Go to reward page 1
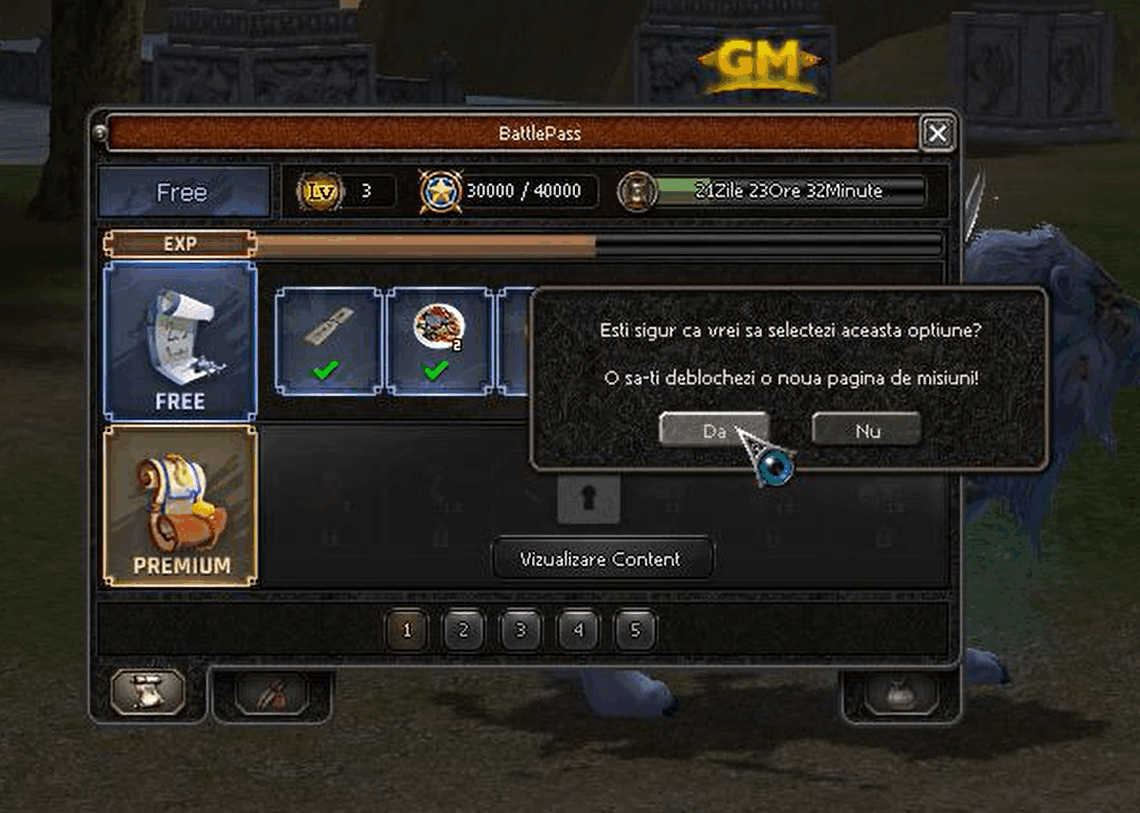The height and width of the screenshot is (813, 1140). coord(407,631)
